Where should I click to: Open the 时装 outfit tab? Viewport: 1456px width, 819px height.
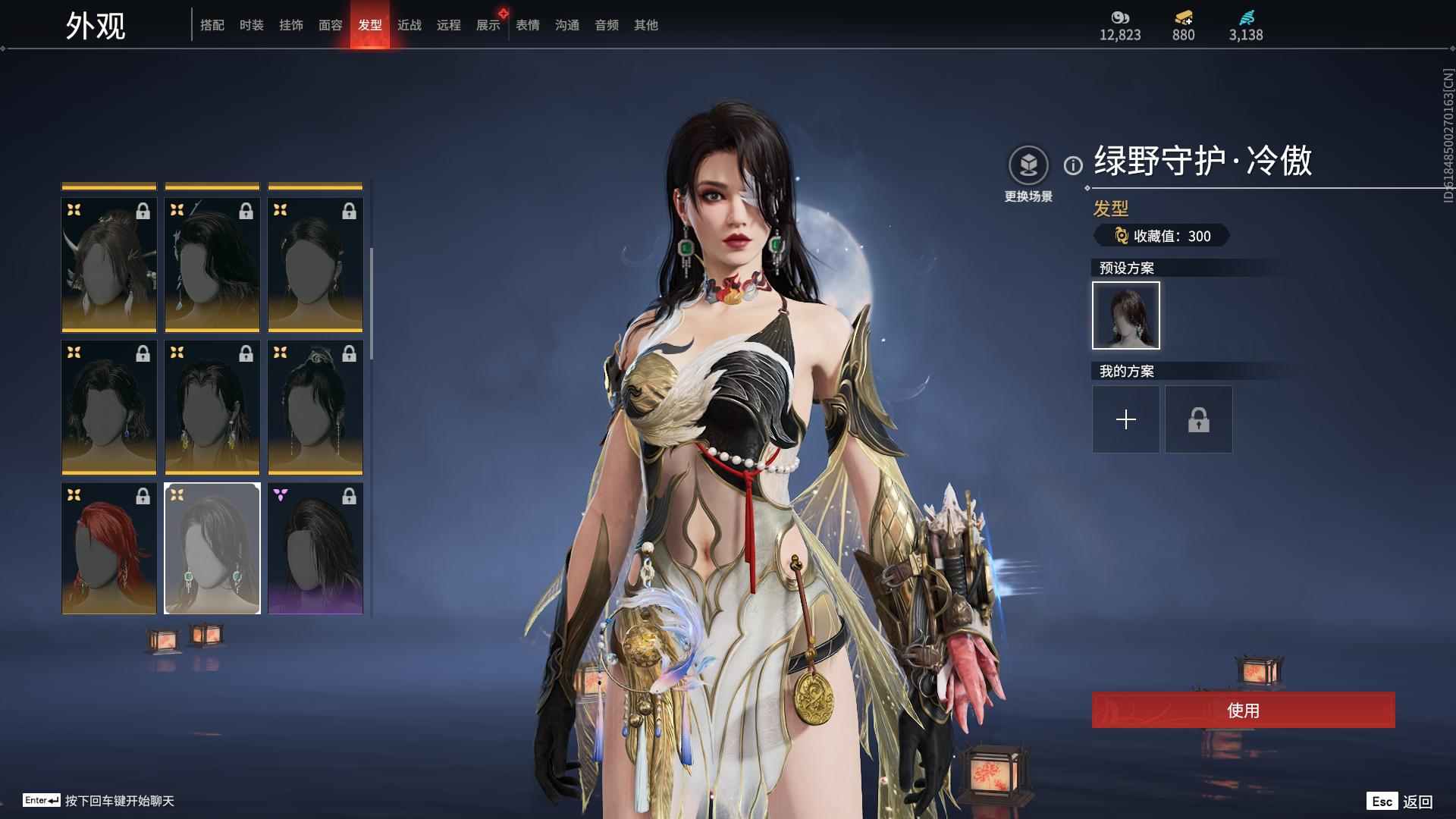[x=252, y=25]
